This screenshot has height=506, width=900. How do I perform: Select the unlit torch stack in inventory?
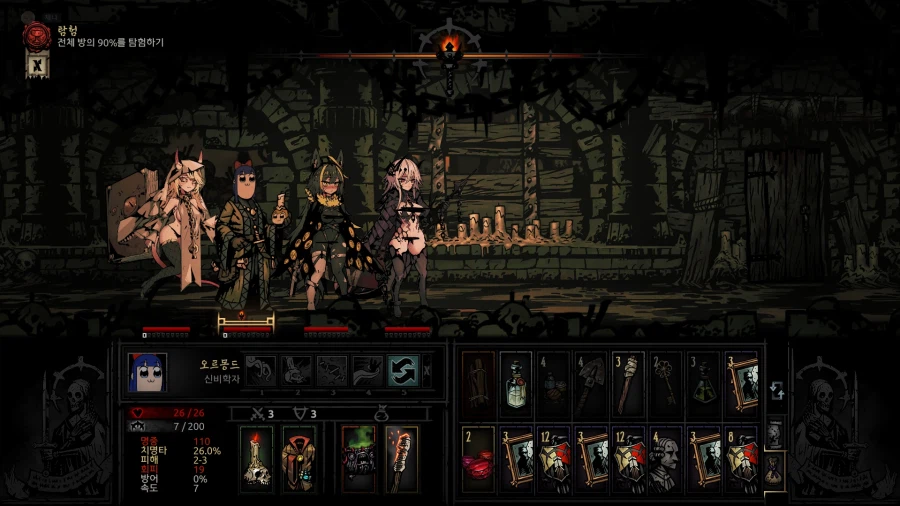pyautogui.click(x=629, y=383)
